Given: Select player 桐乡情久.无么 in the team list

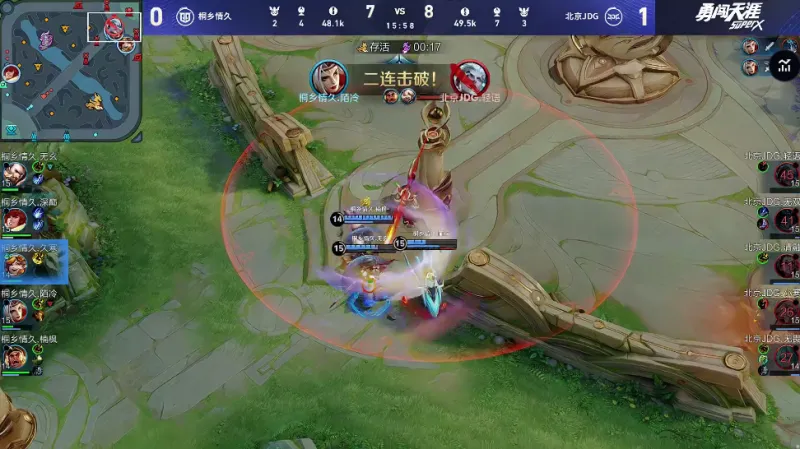Looking at the screenshot, I should click(x=15, y=174).
